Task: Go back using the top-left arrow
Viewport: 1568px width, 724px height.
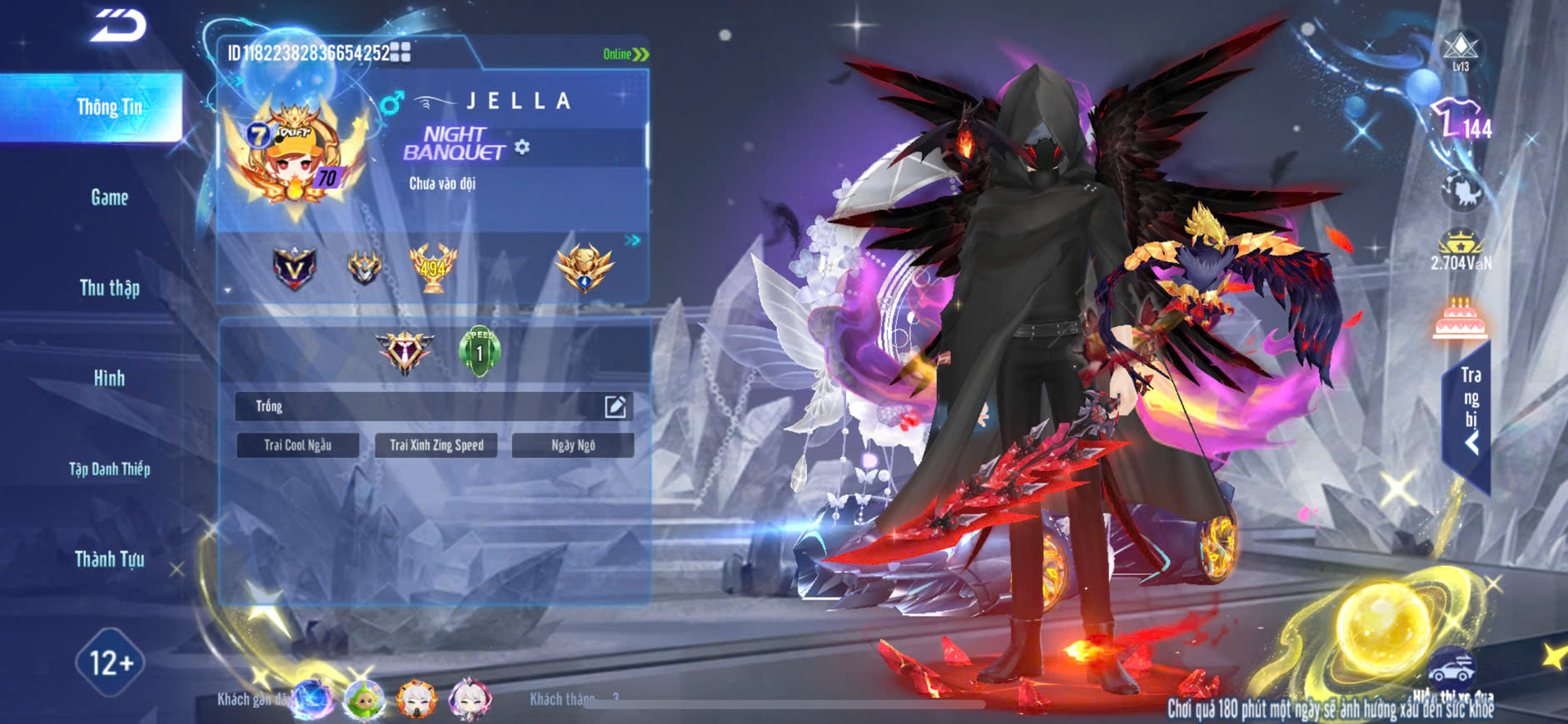Action: 118,26
